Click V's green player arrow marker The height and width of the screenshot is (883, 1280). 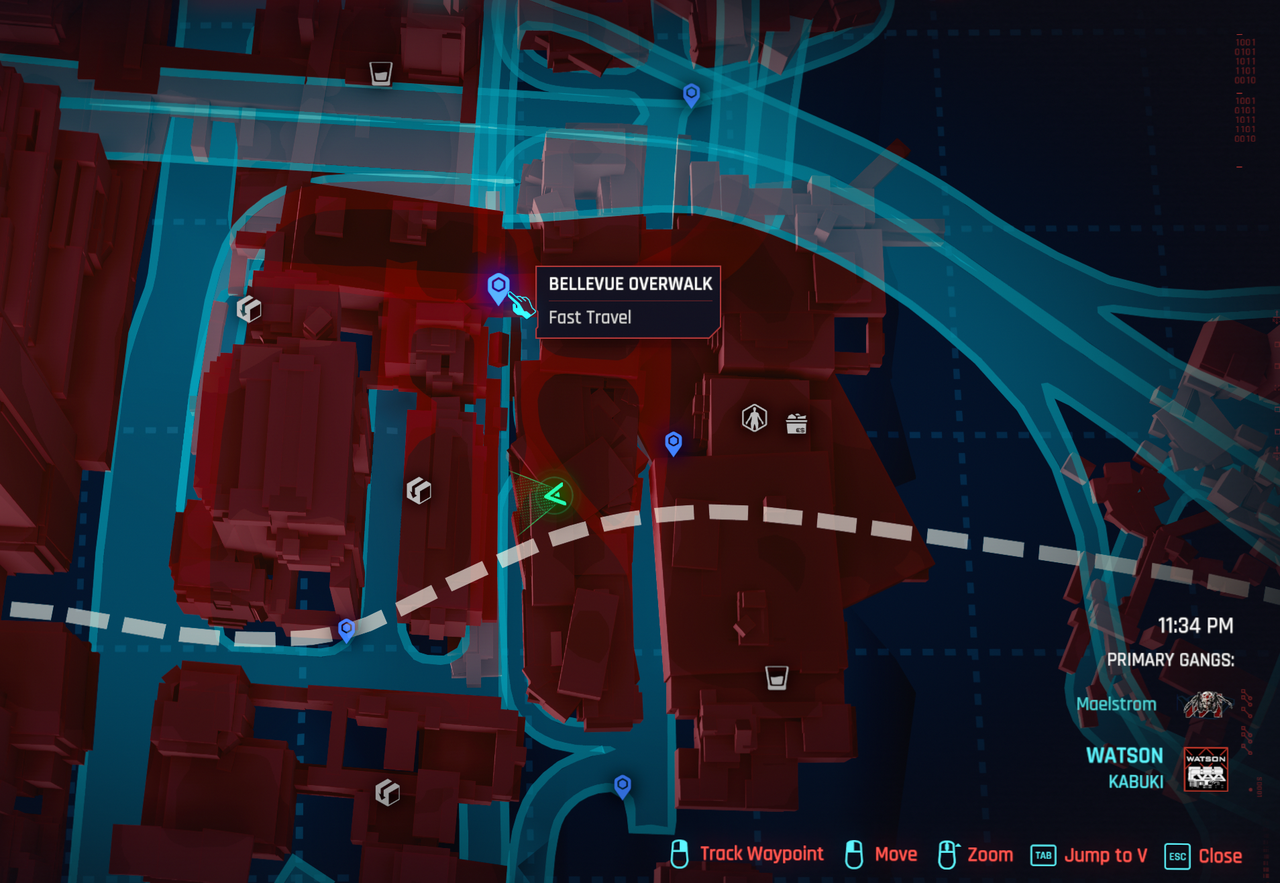pos(554,493)
